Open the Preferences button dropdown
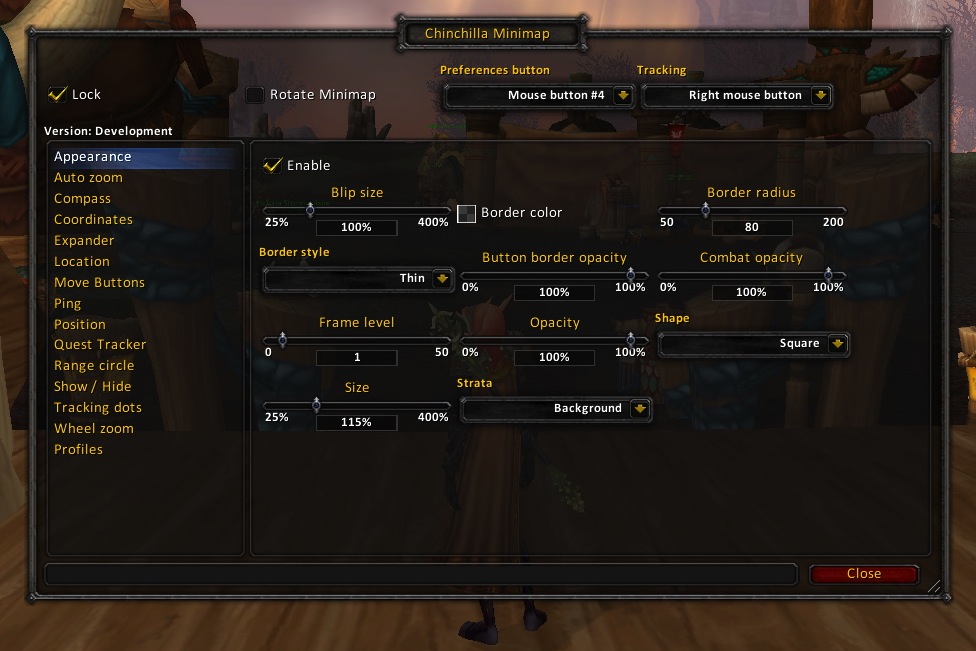 tap(539, 96)
